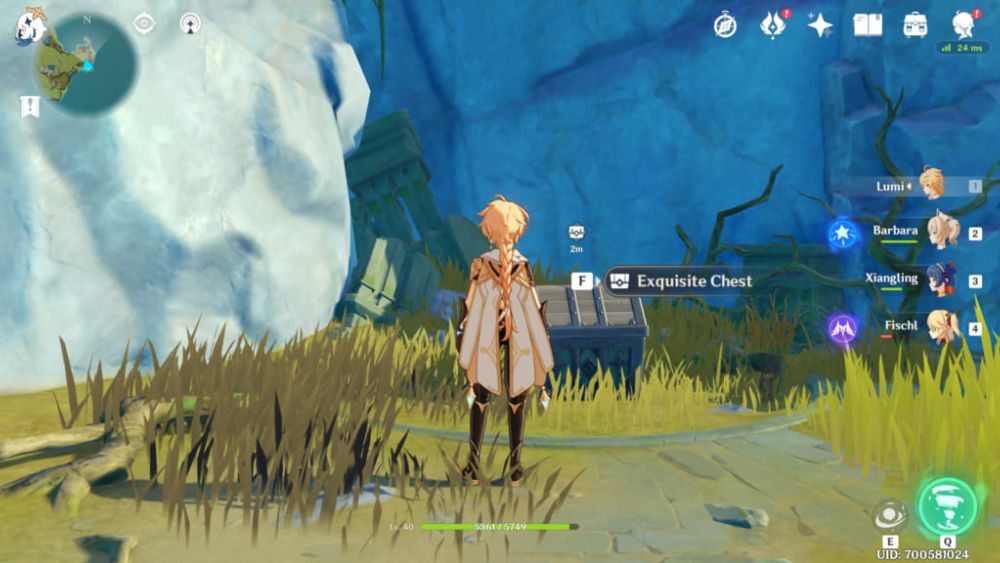Pick up the Exquisite Chest prompt

point(680,281)
